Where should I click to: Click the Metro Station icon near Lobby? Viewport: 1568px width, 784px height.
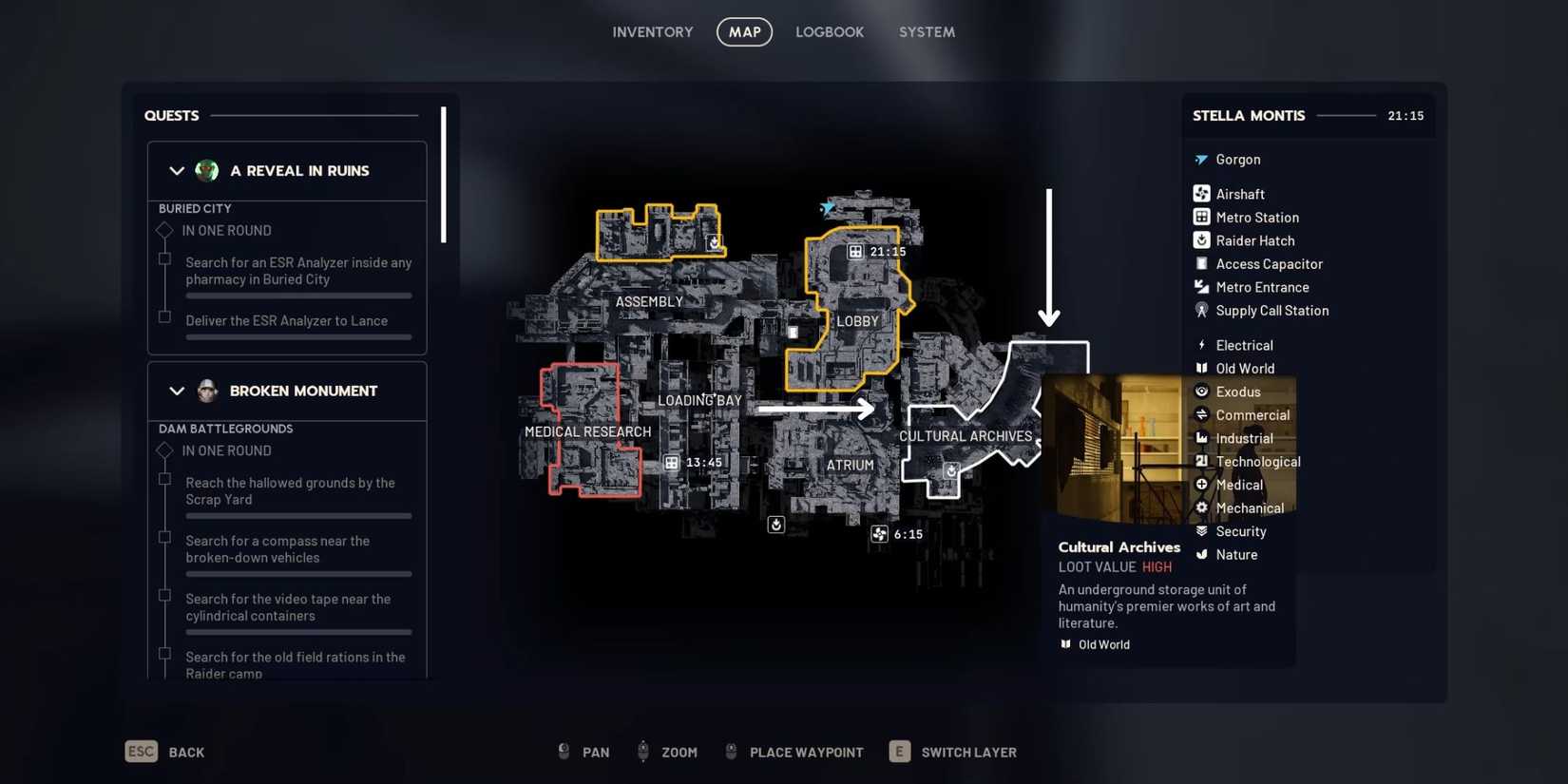point(853,251)
